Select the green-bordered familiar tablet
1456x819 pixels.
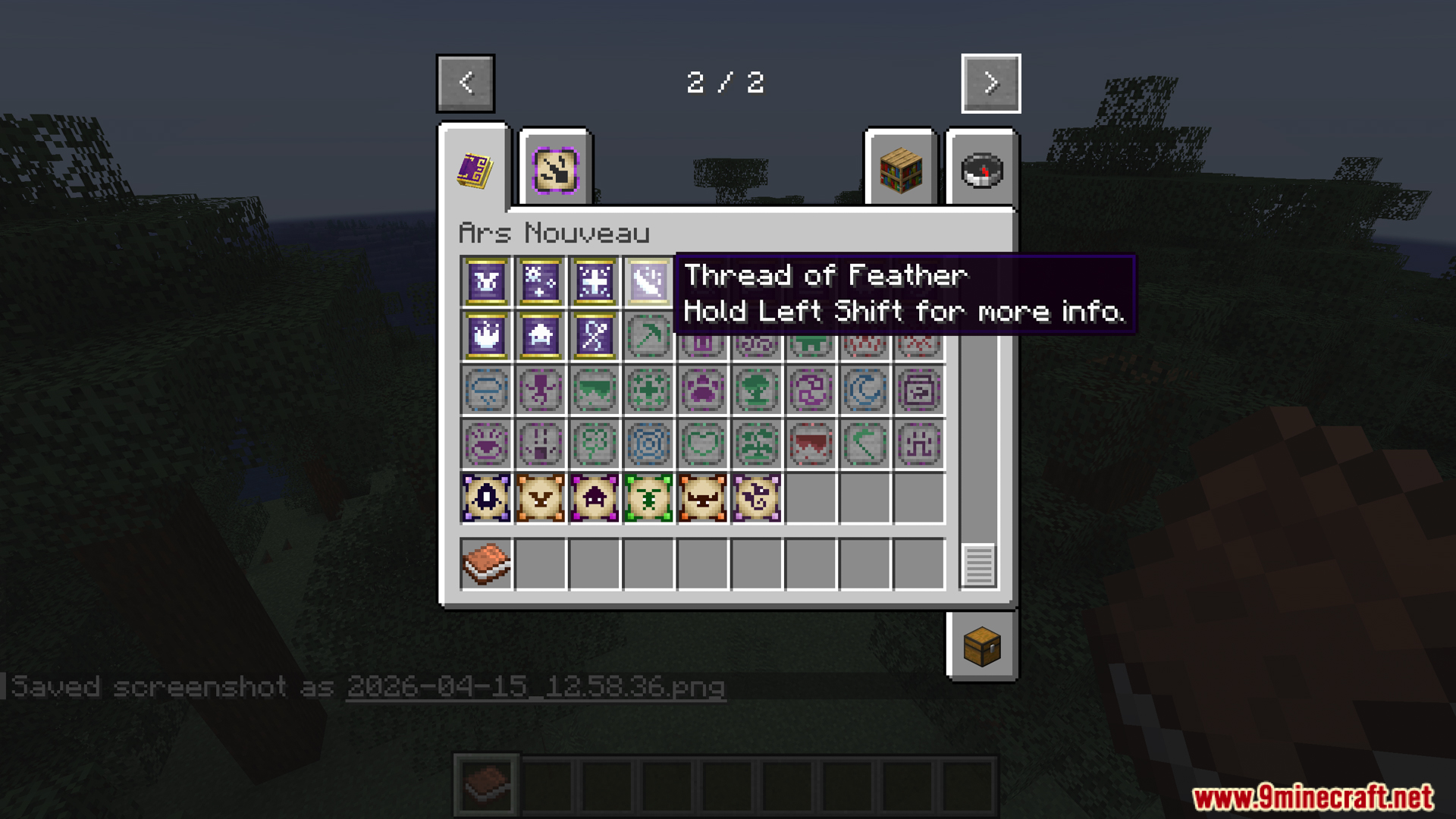[x=648, y=498]
